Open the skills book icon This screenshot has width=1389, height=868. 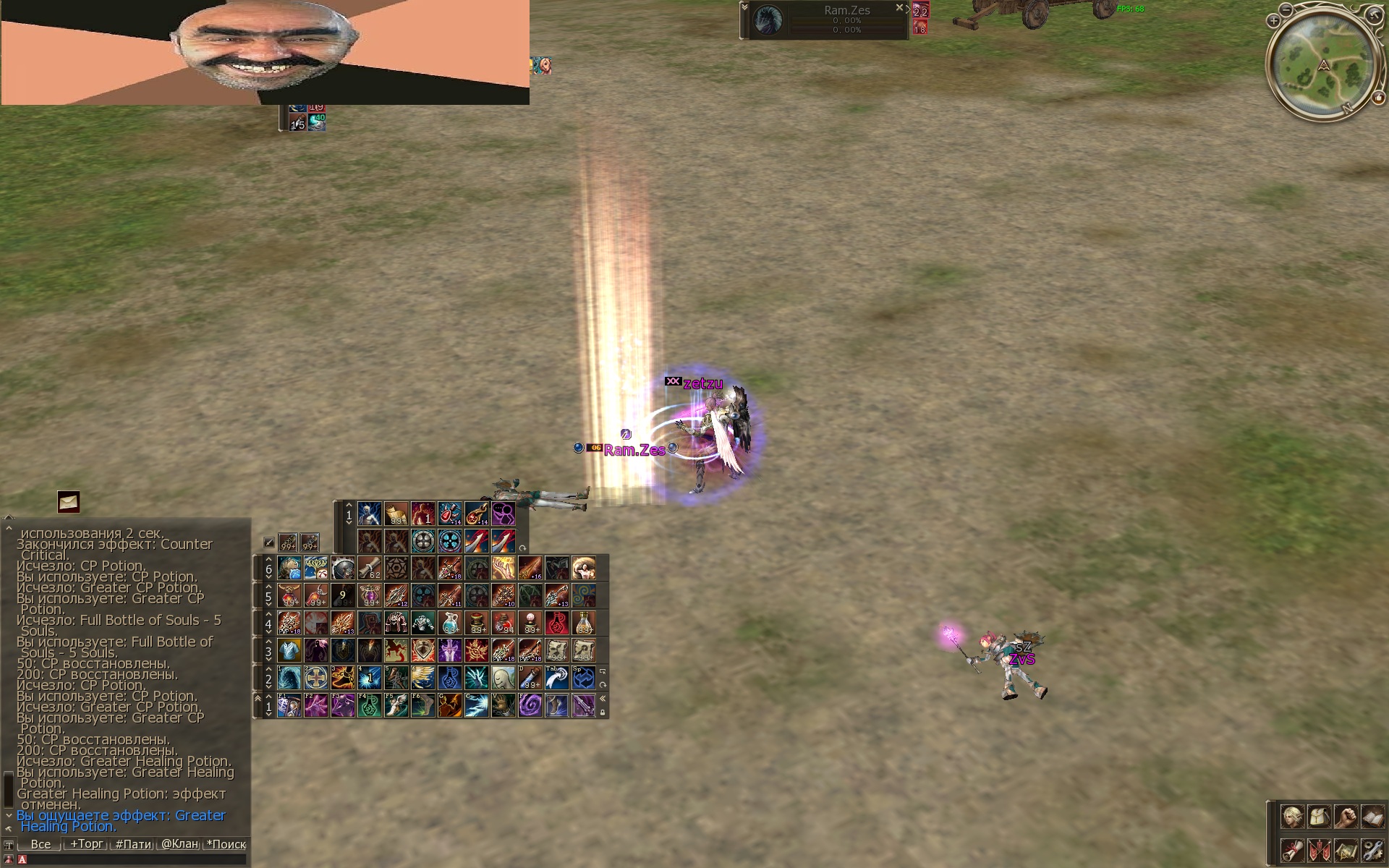[1372, 817]
